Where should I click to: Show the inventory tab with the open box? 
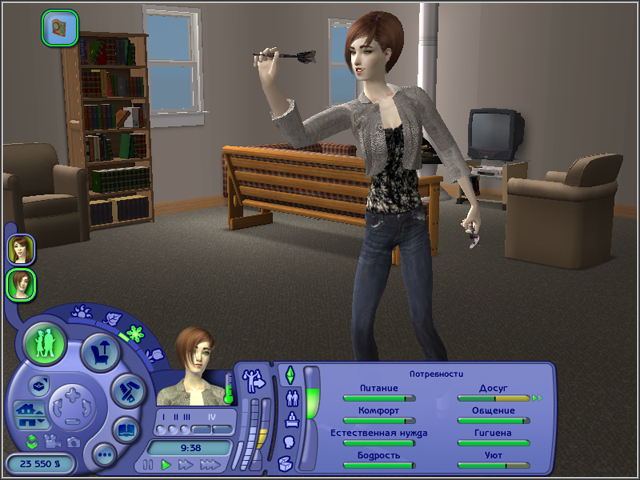tap(285, 462)
